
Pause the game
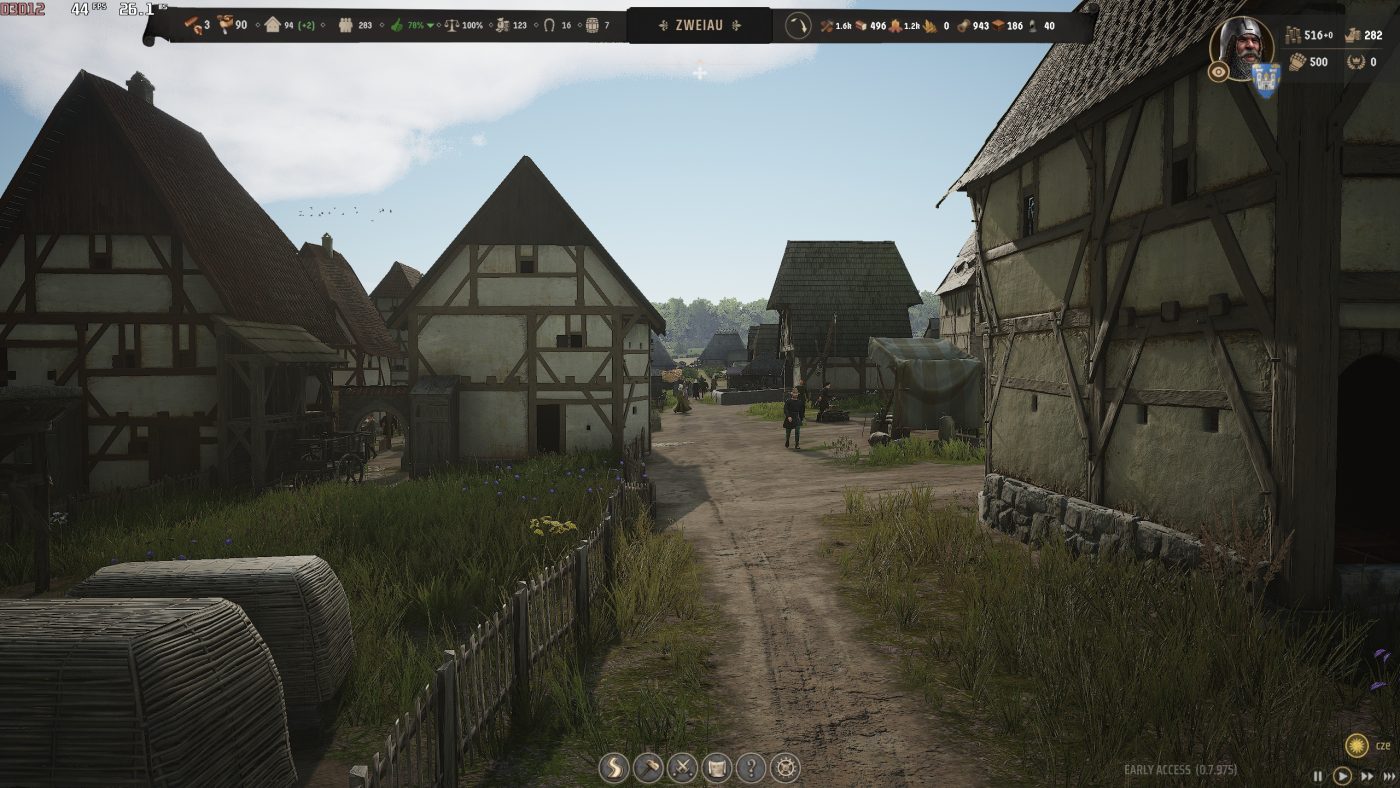pyautogui.click(x=1318, y=776)
